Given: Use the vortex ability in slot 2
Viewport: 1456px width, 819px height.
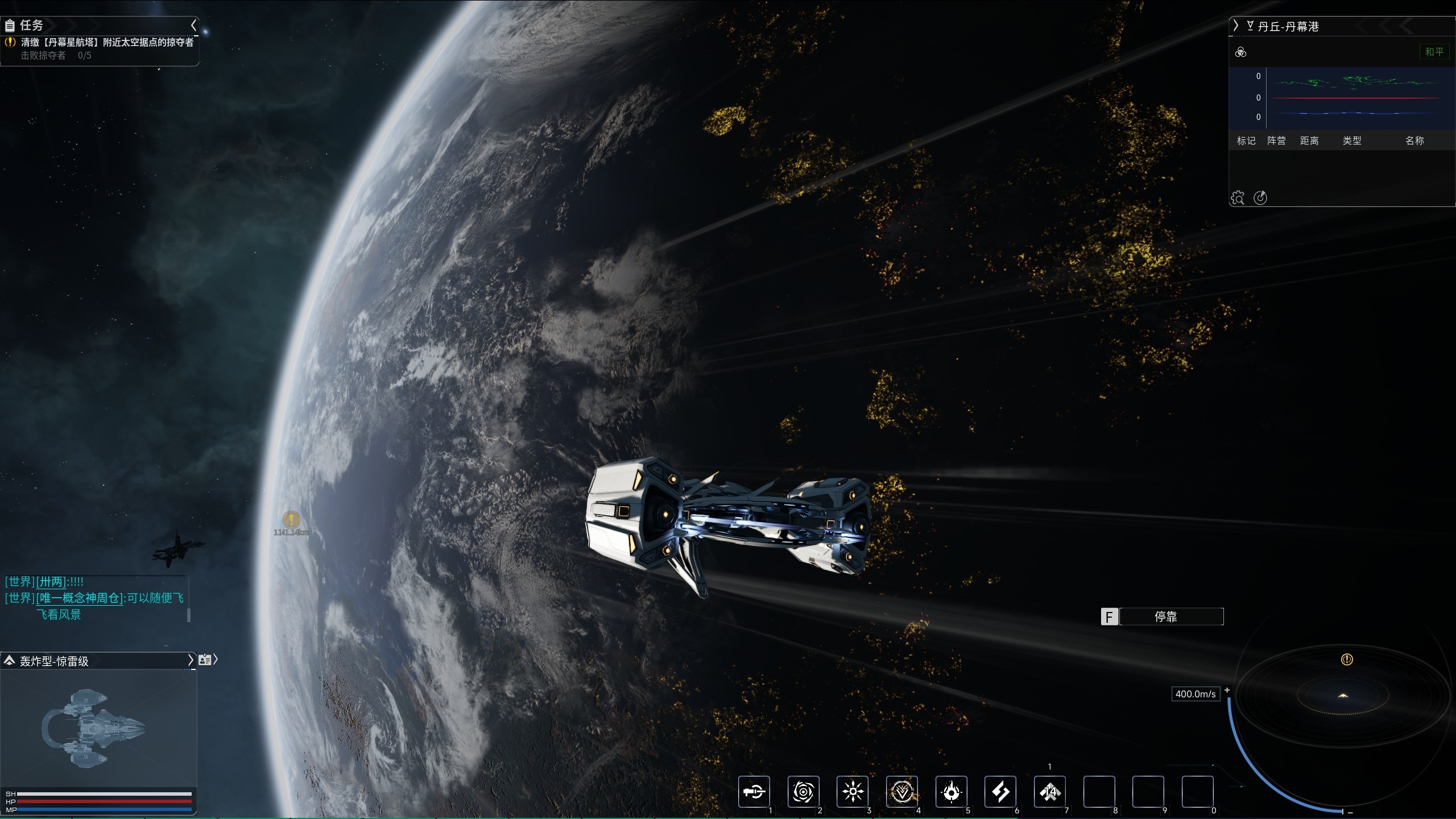Looking at the screenshot, I should point(803,792).
